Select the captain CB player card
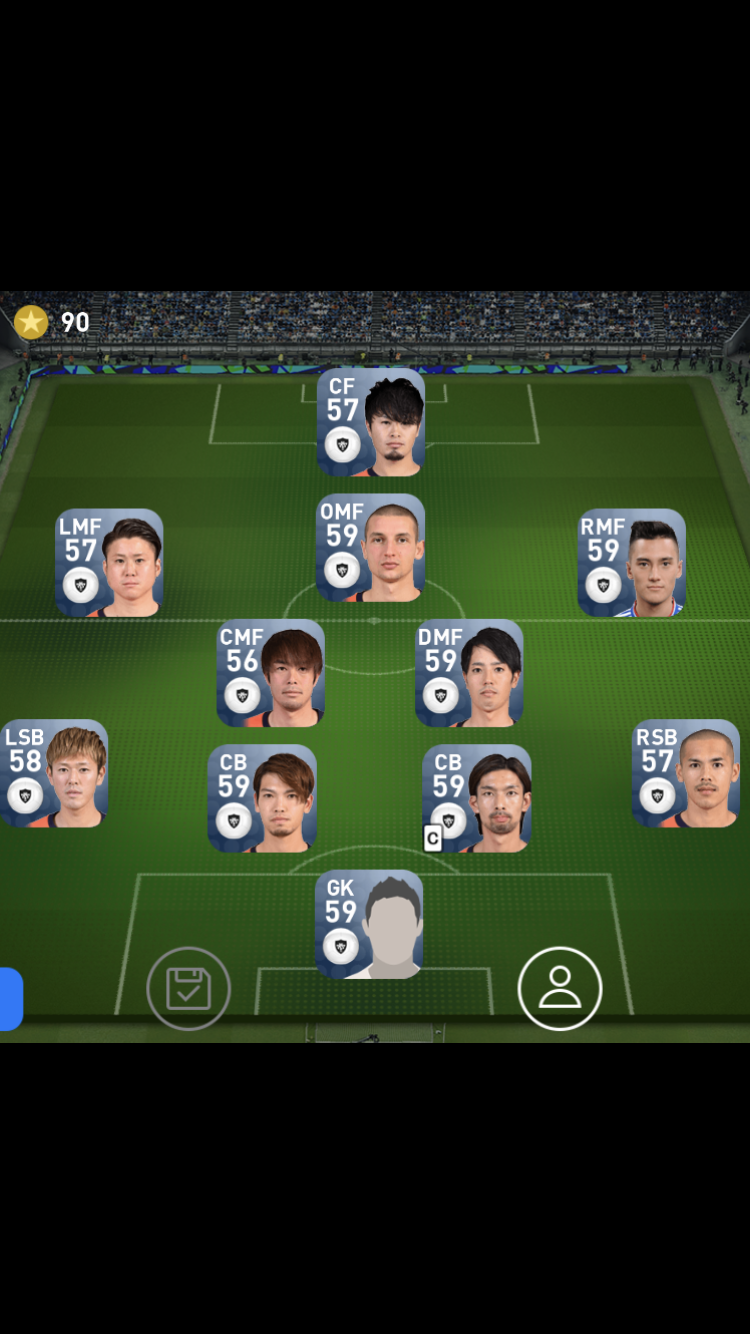750x1334 pixels. tap(476, 798)
